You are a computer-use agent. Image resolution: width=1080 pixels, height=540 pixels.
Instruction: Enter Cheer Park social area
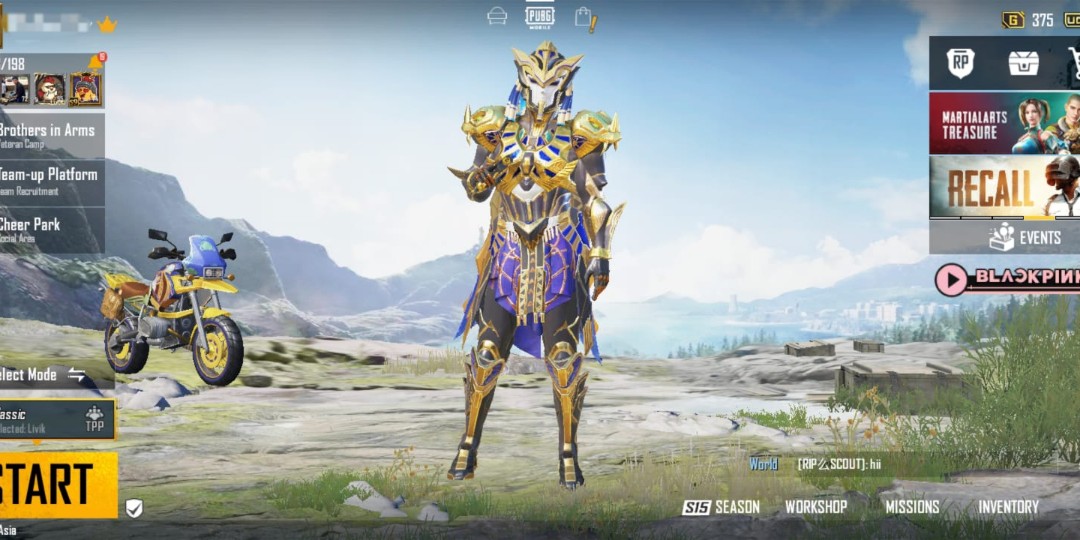pyautogui.click(x=50, y=229)
